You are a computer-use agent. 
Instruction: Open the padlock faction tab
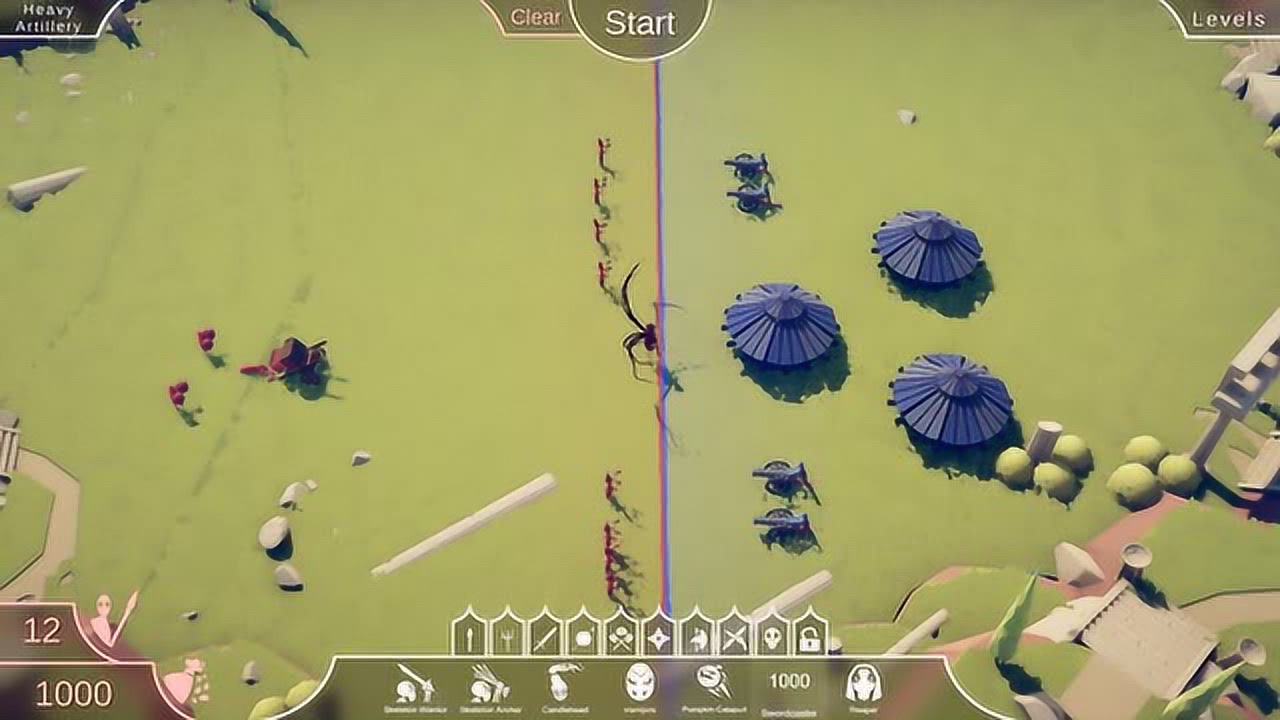click(x=810, y=636)
